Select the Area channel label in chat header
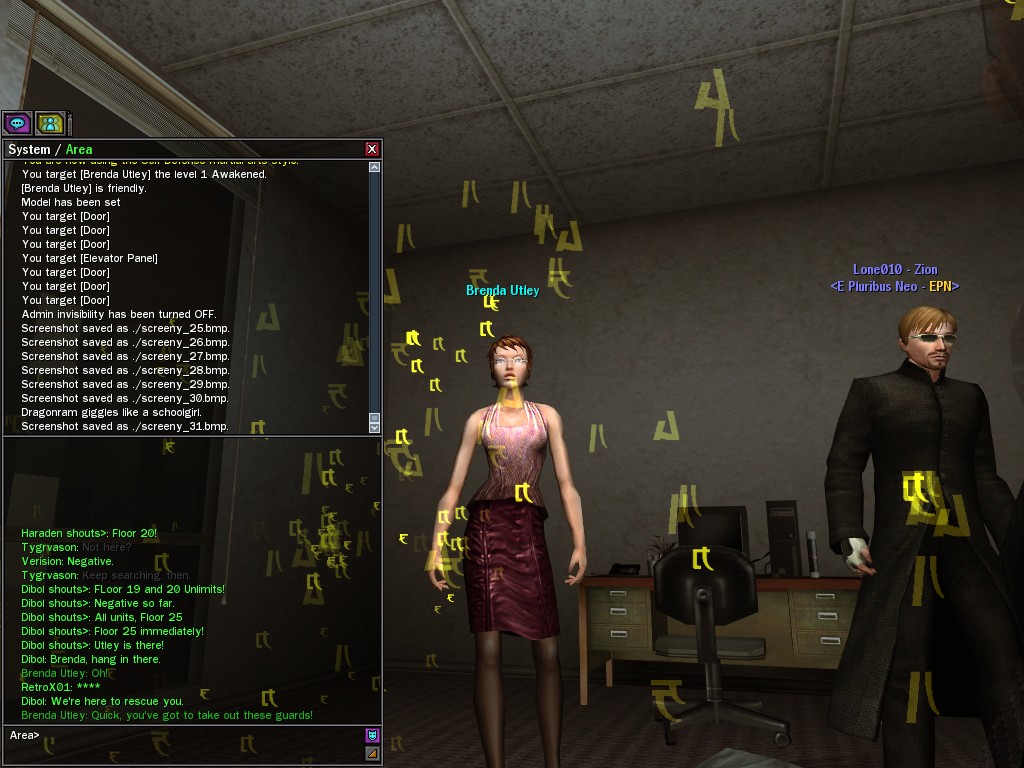Image resolution: width=1024 pixels, height=768 pixels. click(79, 149)
